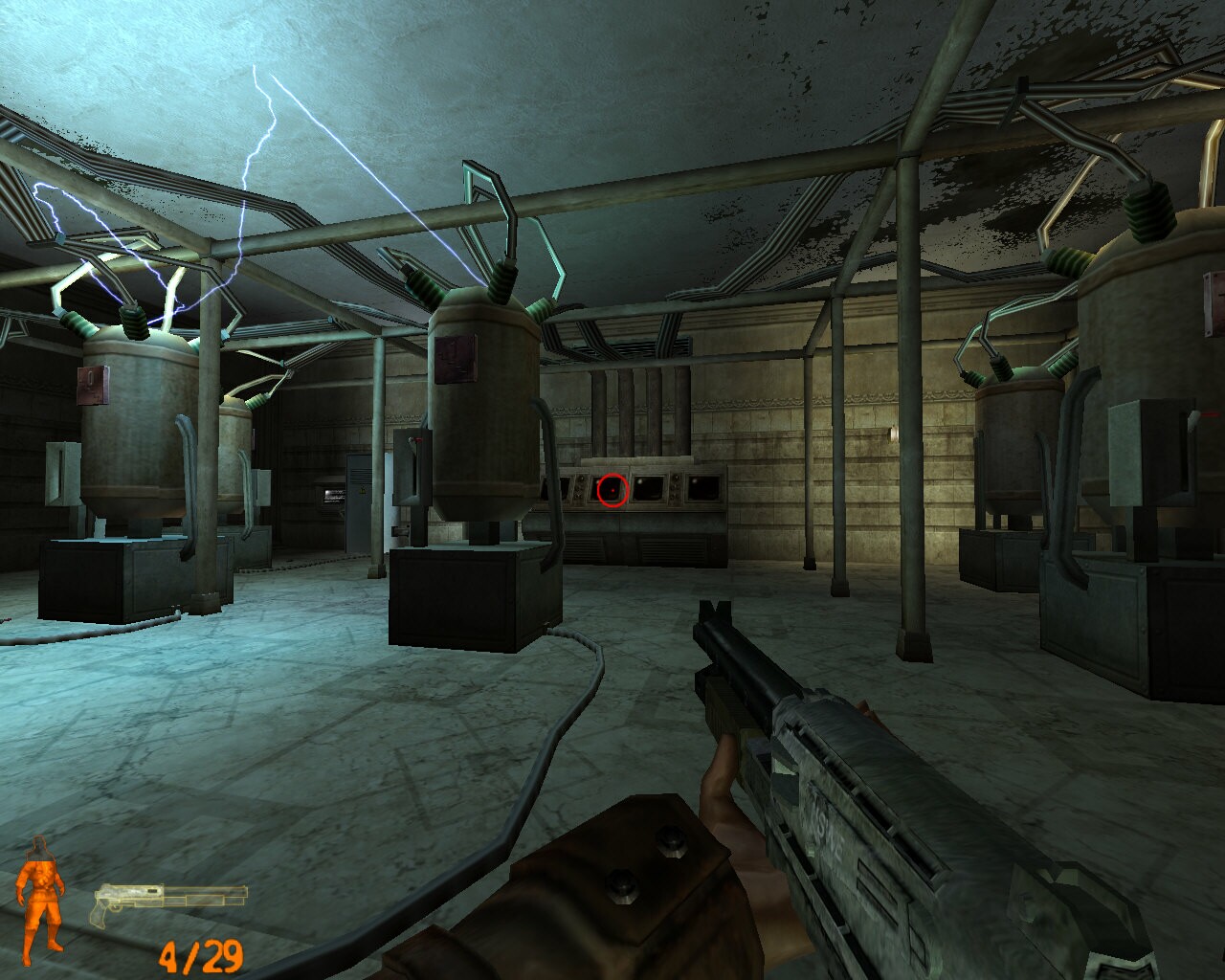
Task: Click the orange body status figure
Action: click(x=40, y=898)
